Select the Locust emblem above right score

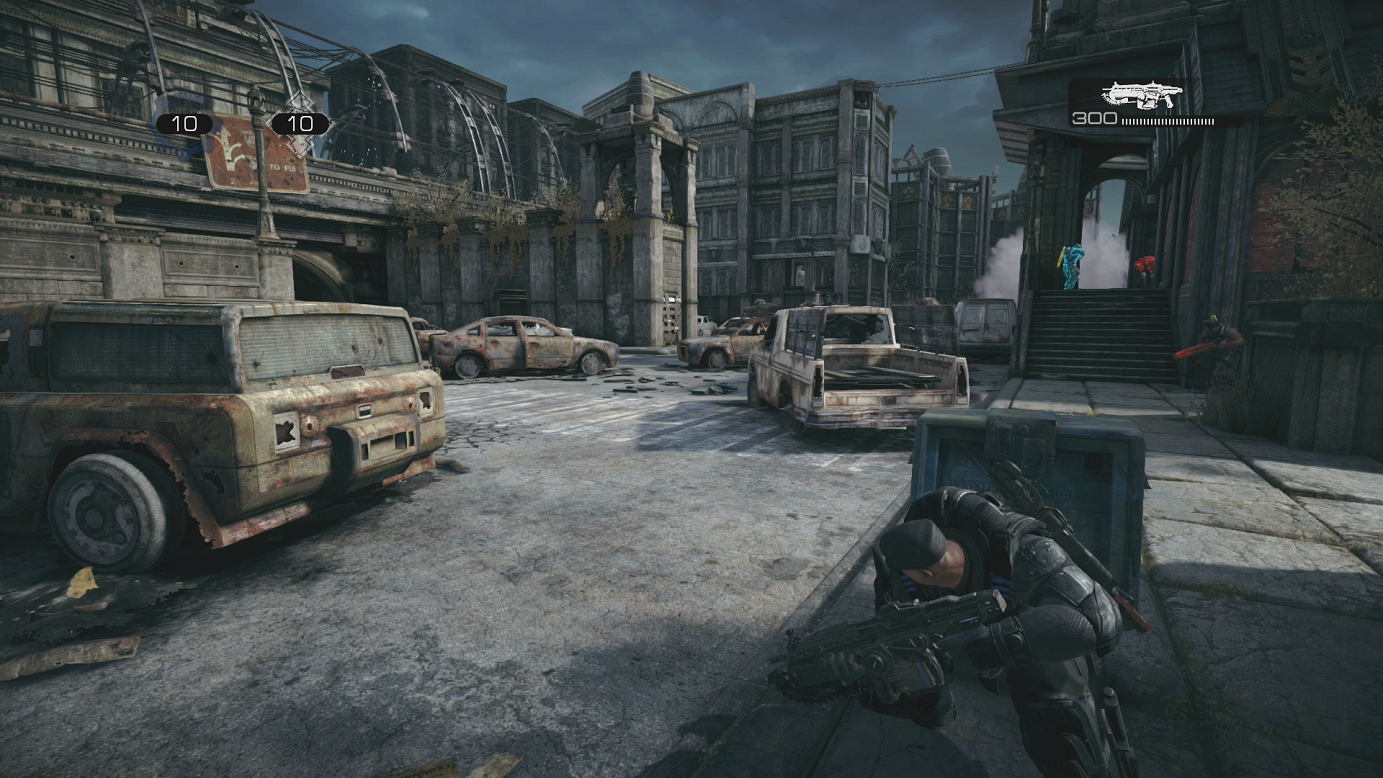pos(302,102)
